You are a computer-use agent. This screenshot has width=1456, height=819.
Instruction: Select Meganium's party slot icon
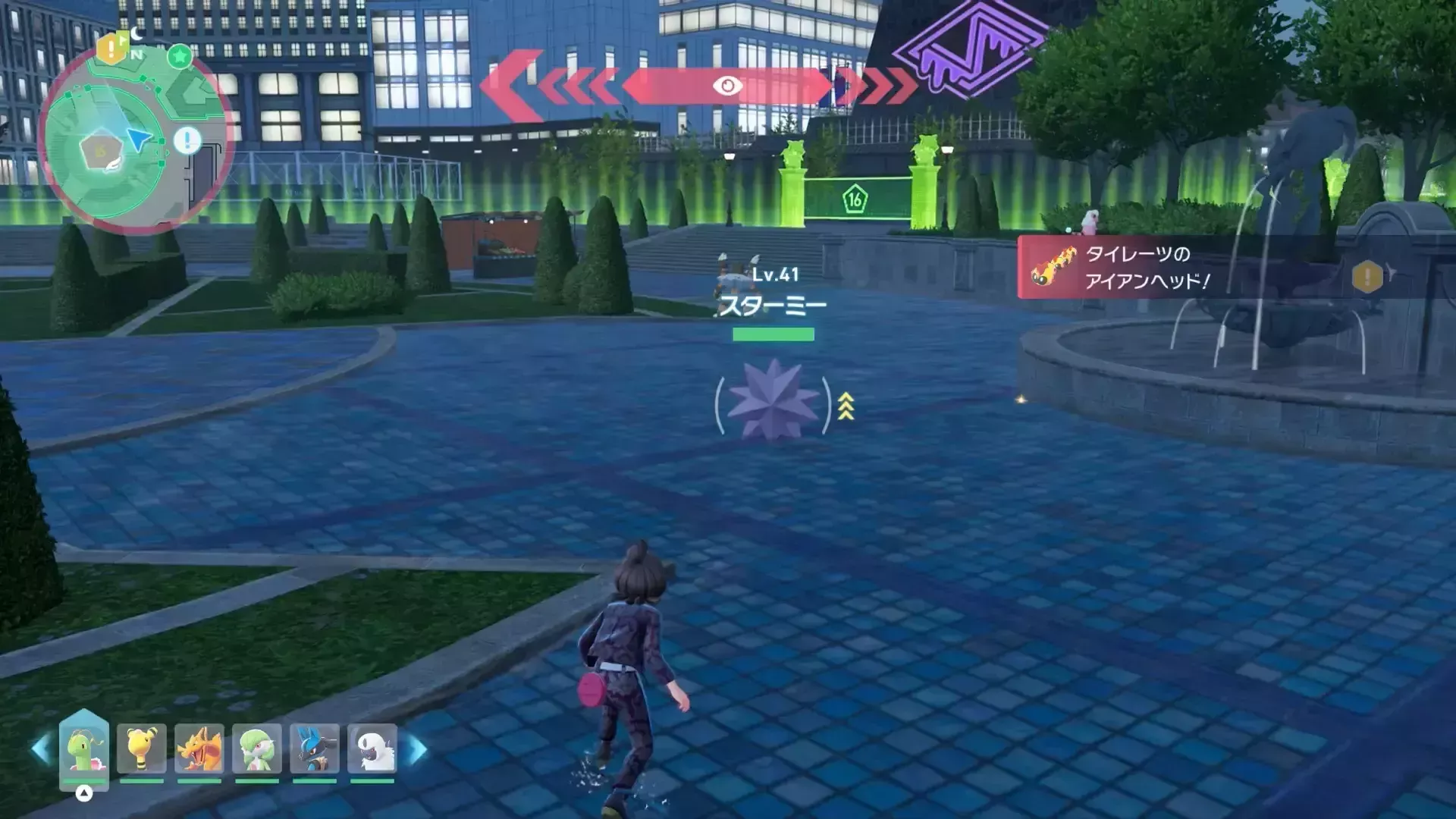[x=86, y=749]
